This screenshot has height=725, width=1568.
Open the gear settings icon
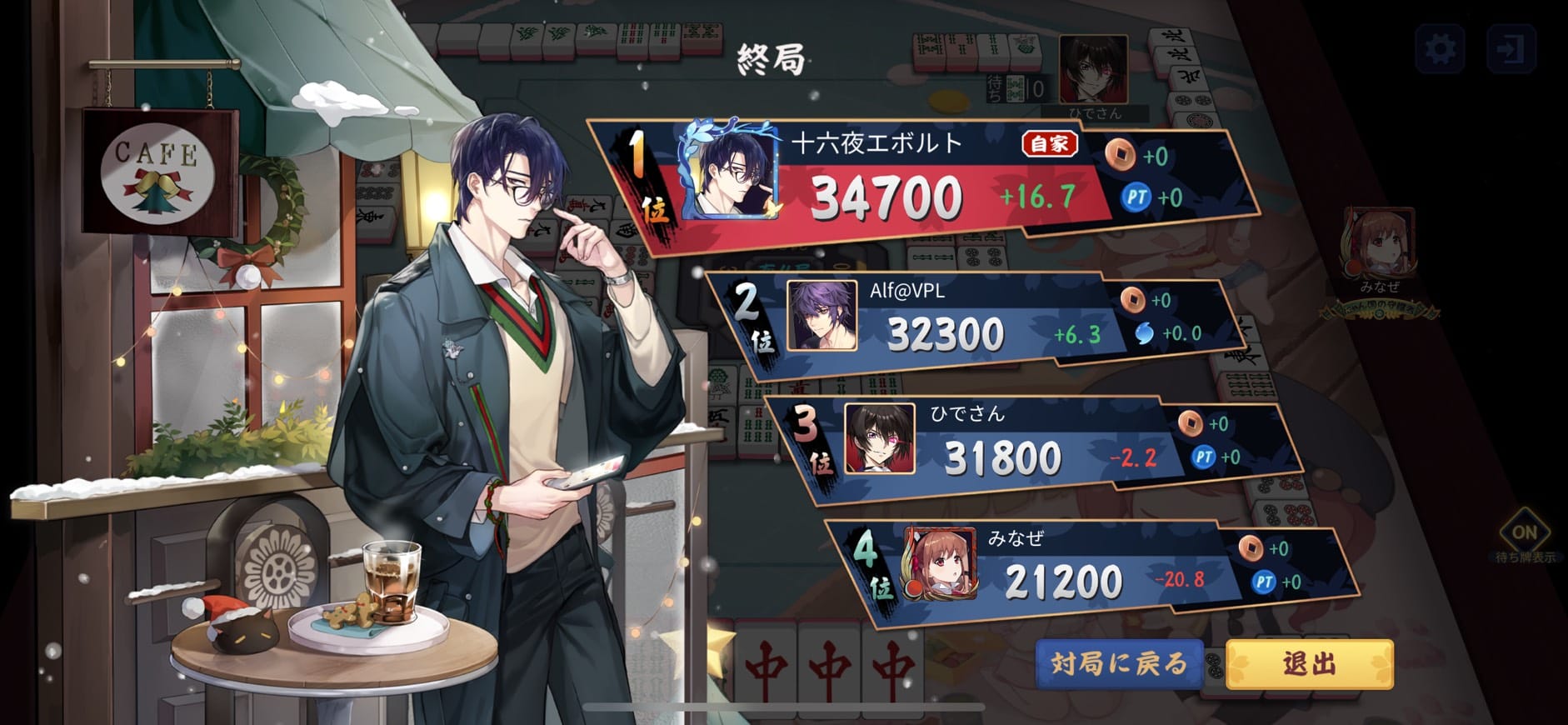pyautogui.click(x=1441, y=49)
